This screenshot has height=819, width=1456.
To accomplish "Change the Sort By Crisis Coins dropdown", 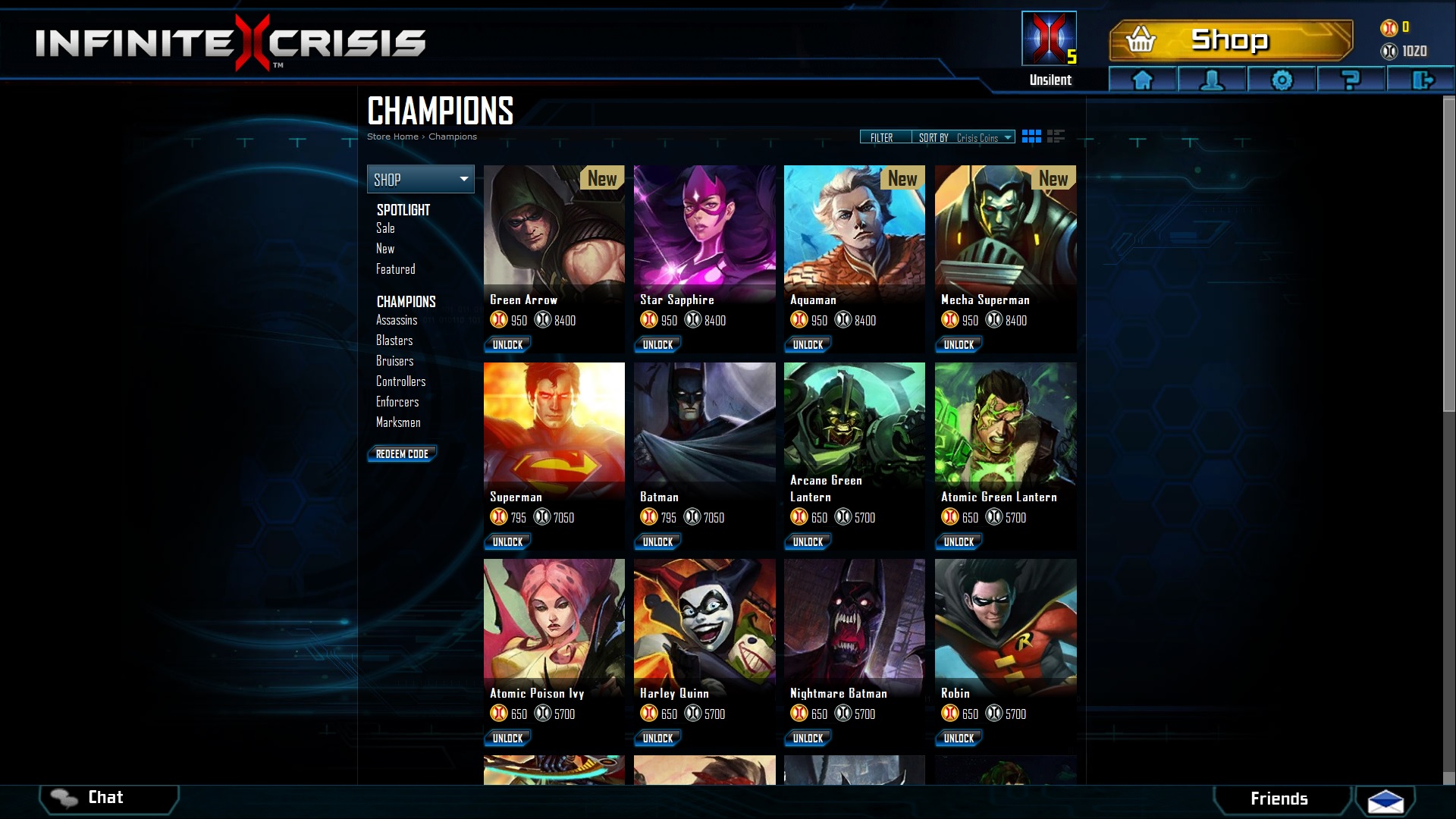I will pos(965,137).
